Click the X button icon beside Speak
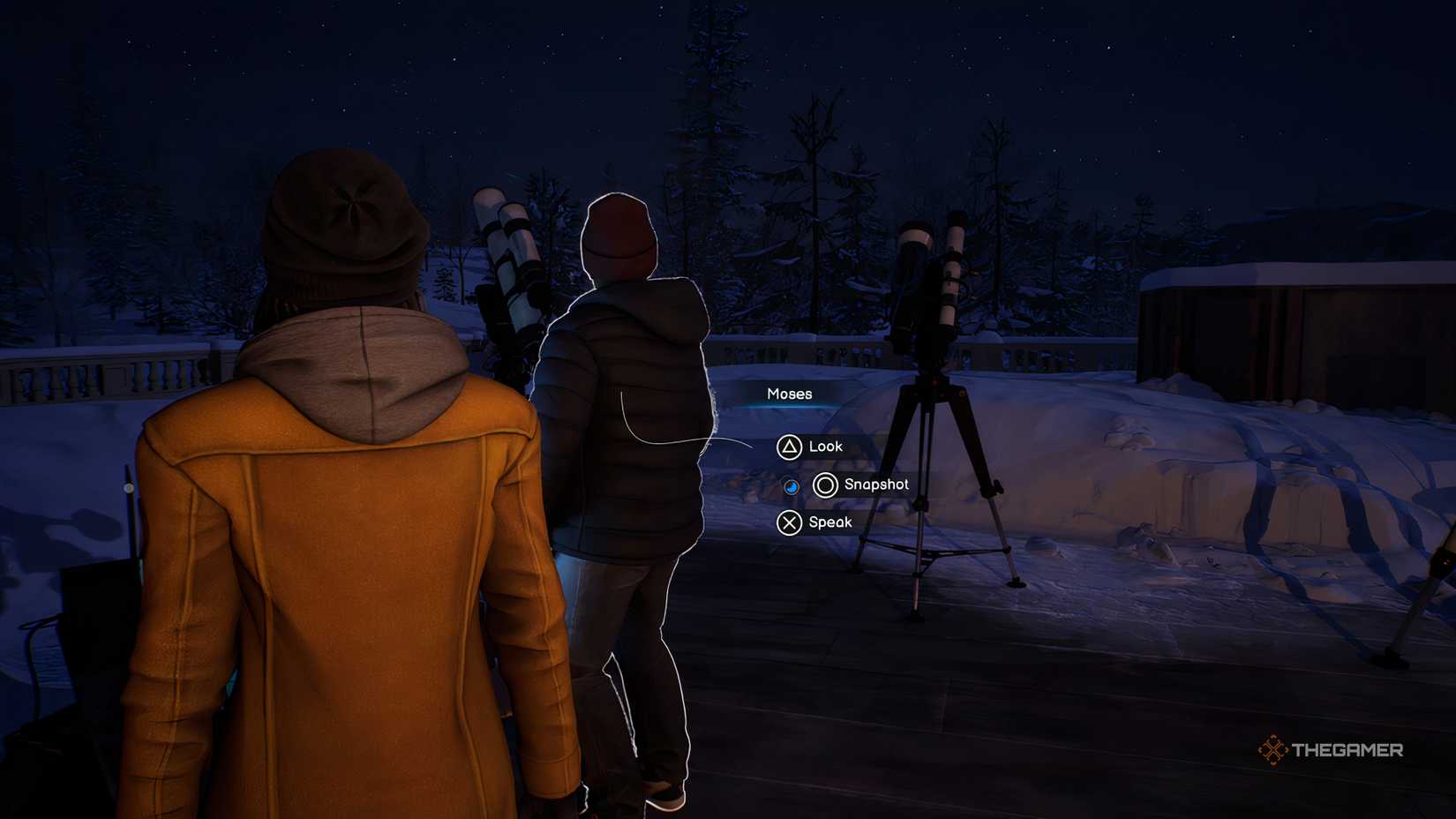Screen dimensions: 1456x819 pos(788,522)
